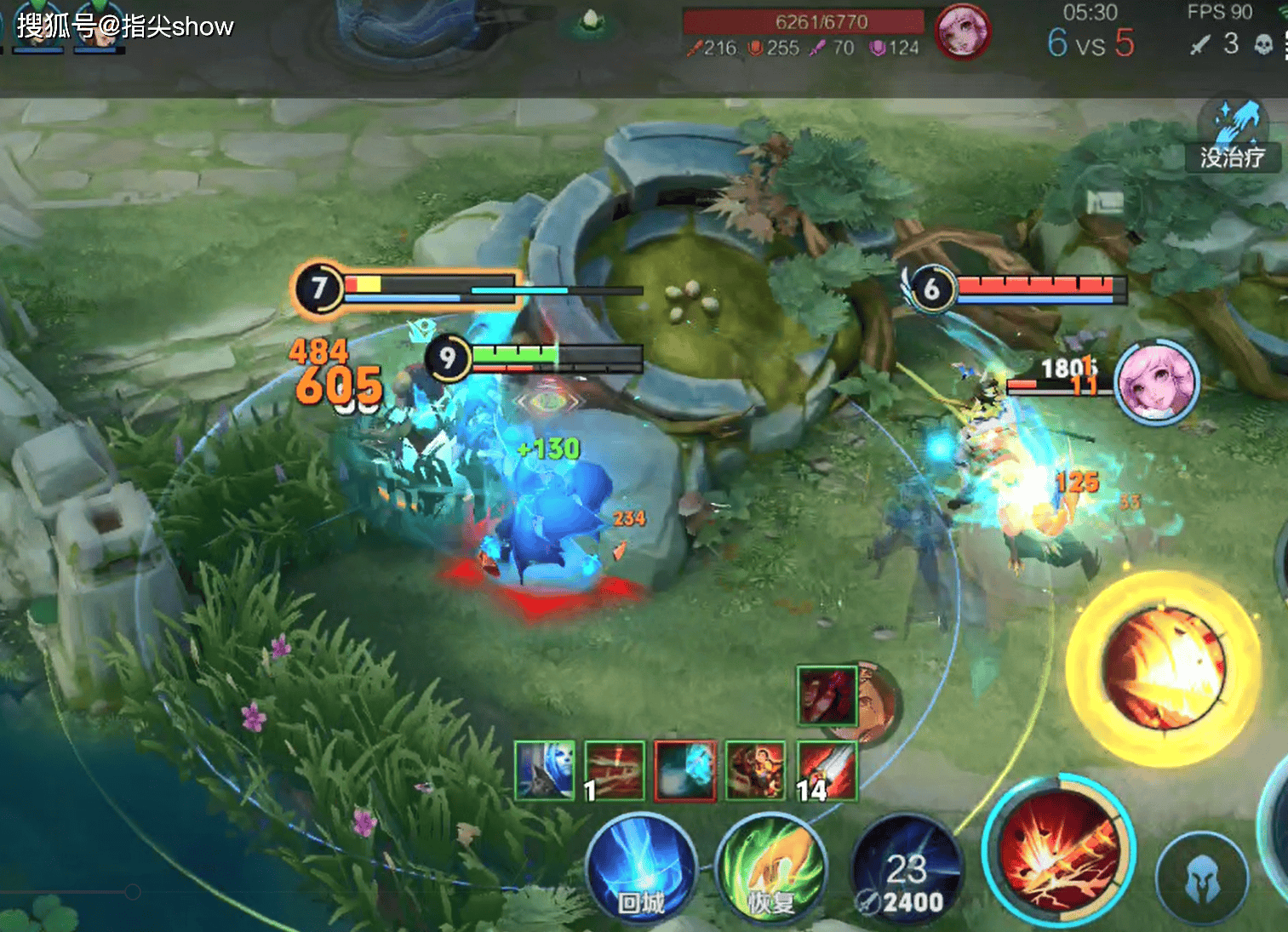The image size is (1288, 932).
Task: Target the pink-haired enemy hero portrait bubble
Action: click(x=1156, y=381)
